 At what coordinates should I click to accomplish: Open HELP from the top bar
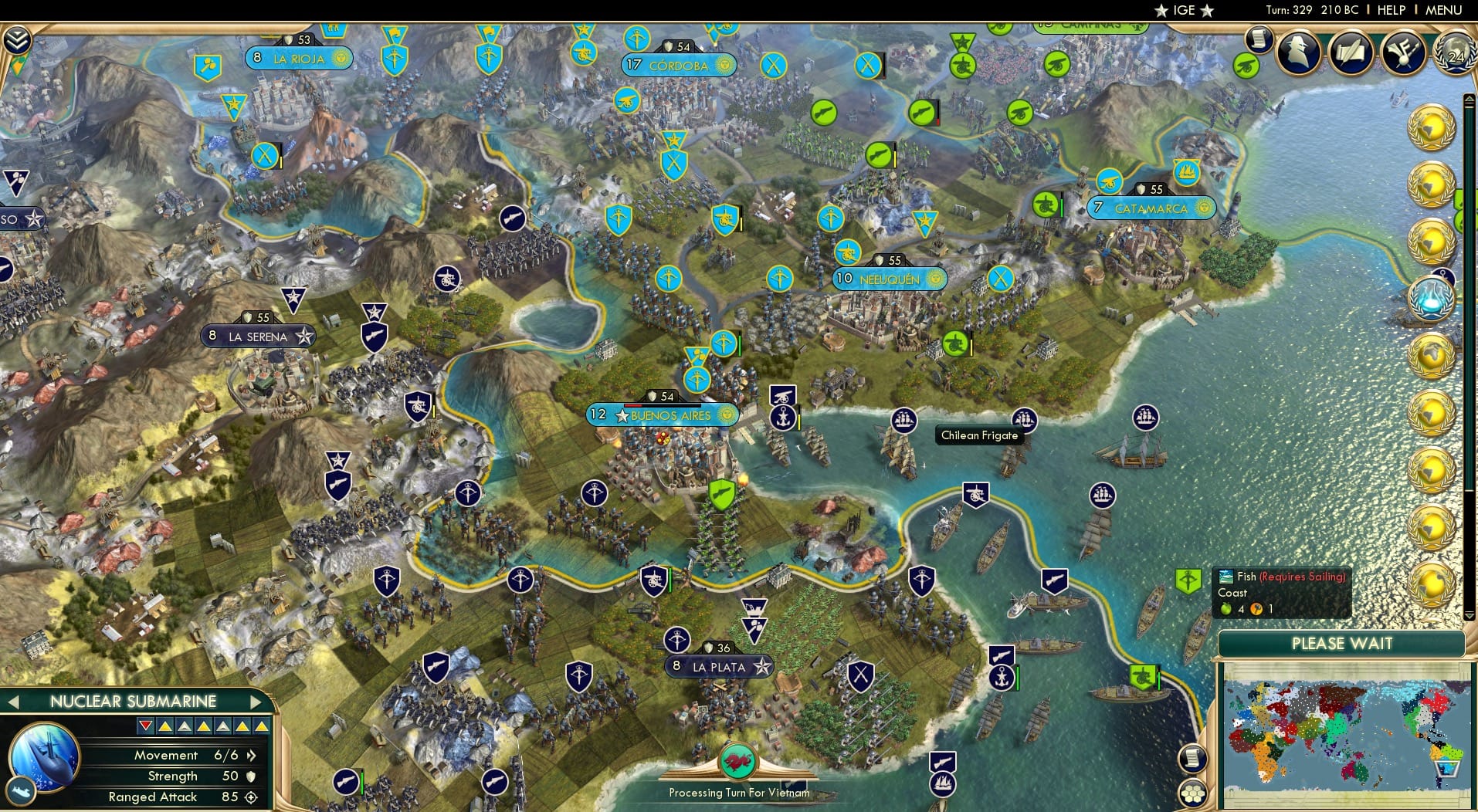click(x=1390, y=10)
